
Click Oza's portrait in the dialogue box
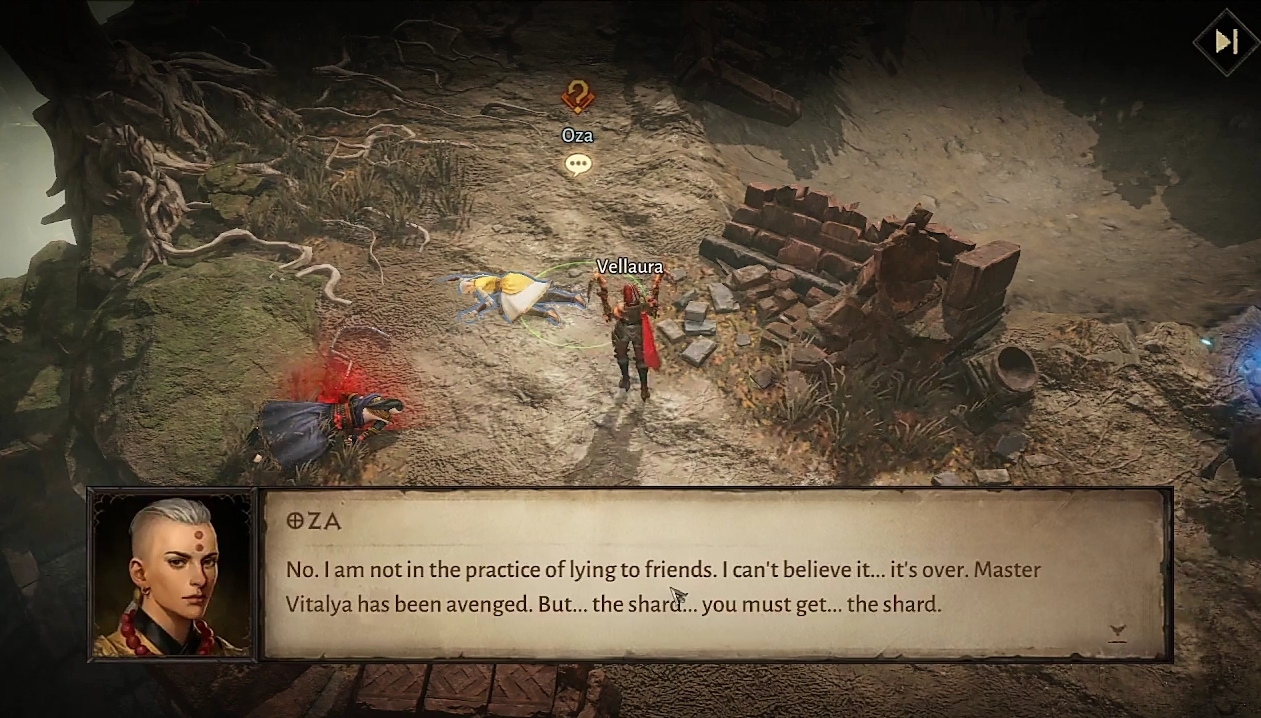(172, 576)
